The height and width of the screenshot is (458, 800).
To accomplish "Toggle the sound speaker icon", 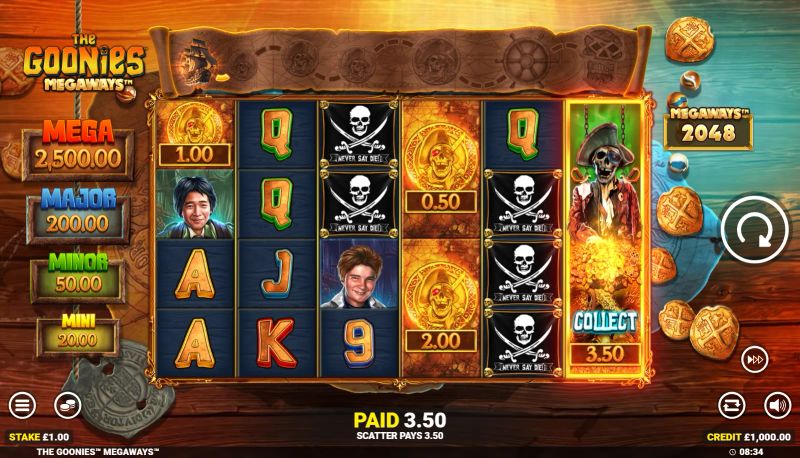I will pos(776,405).
